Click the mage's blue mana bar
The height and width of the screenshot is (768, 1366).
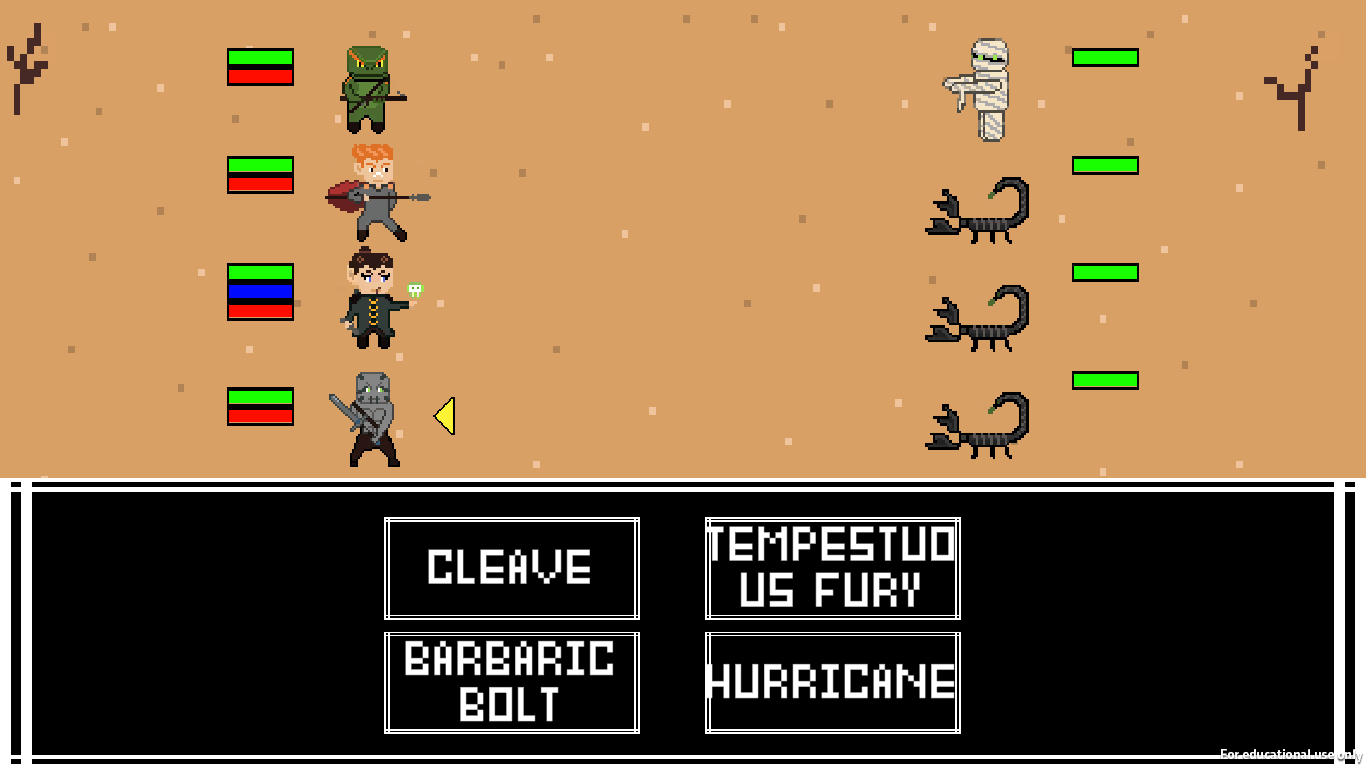[x=260, y=293]
